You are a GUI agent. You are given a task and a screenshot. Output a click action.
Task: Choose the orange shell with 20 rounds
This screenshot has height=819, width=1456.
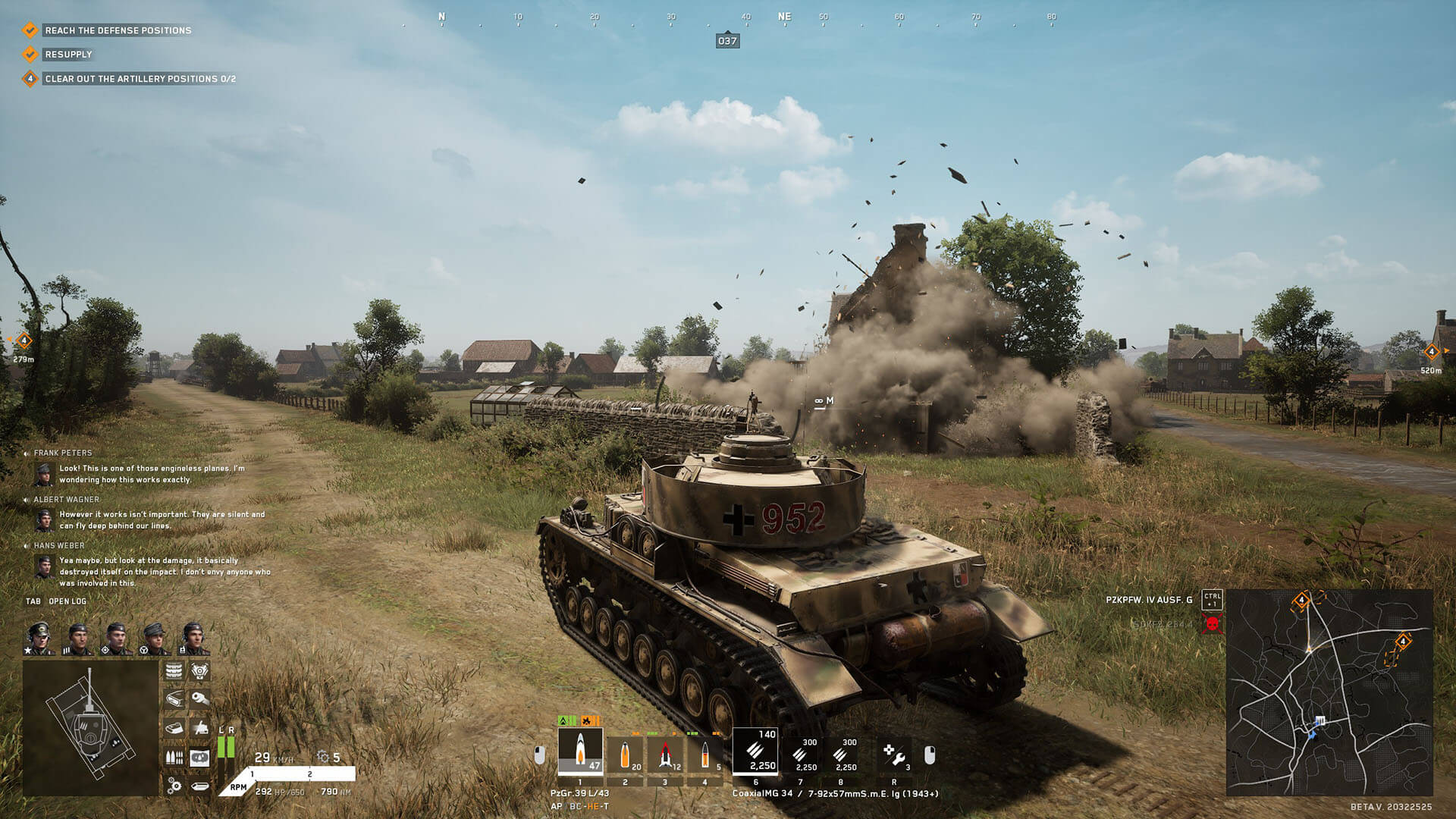[x=625, y=755]
